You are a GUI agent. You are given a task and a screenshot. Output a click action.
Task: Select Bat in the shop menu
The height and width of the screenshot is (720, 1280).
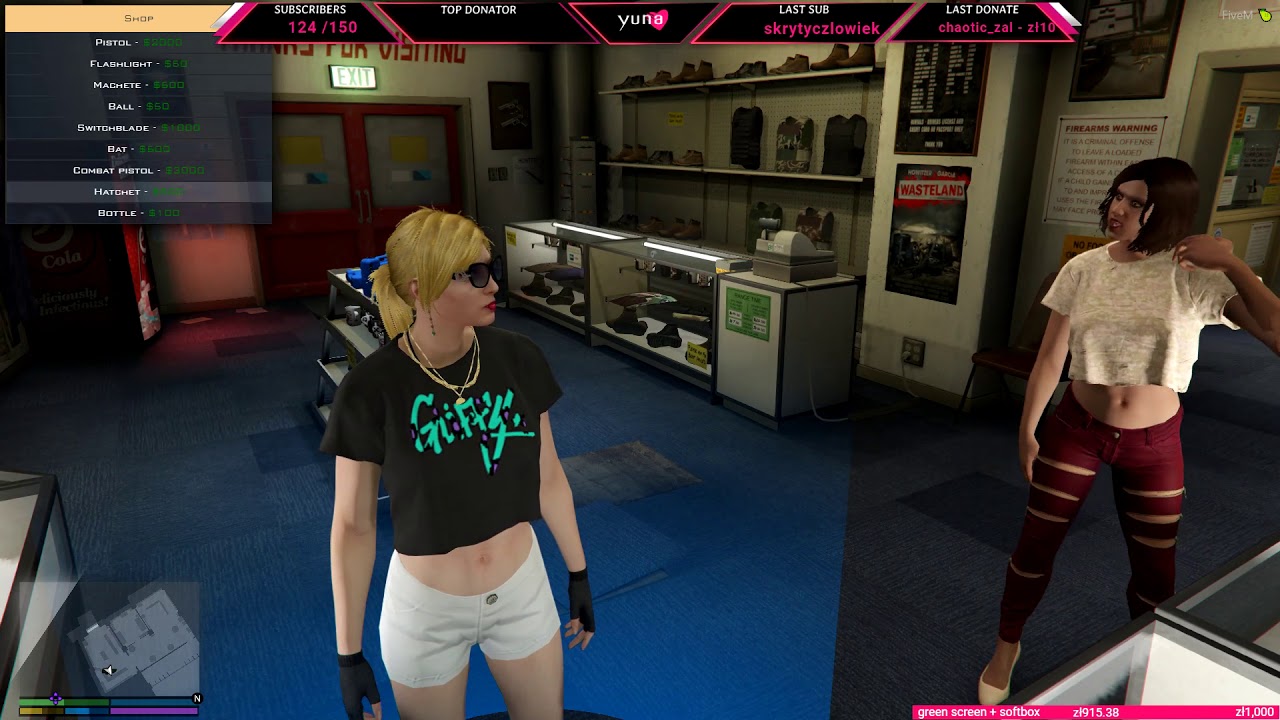(138, 149)
